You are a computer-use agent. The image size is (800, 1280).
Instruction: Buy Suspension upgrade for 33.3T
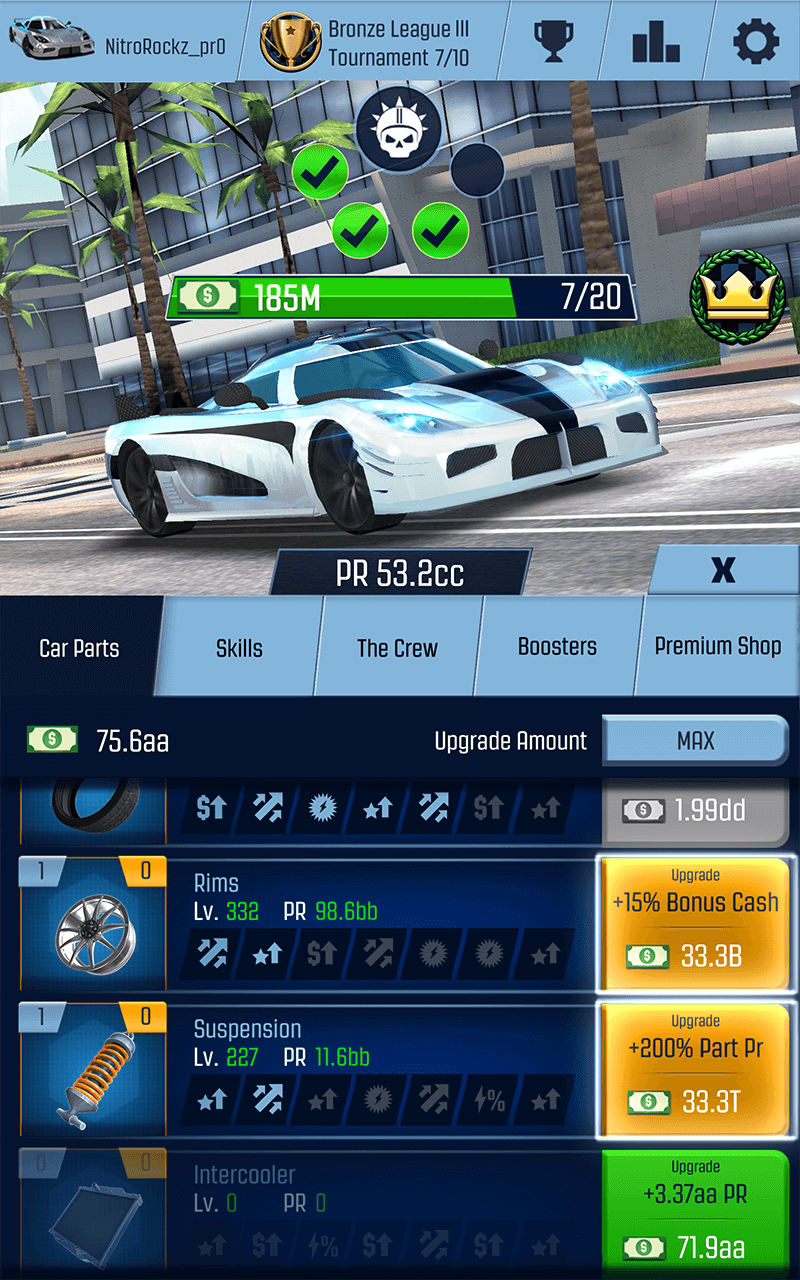[695, 1071]
